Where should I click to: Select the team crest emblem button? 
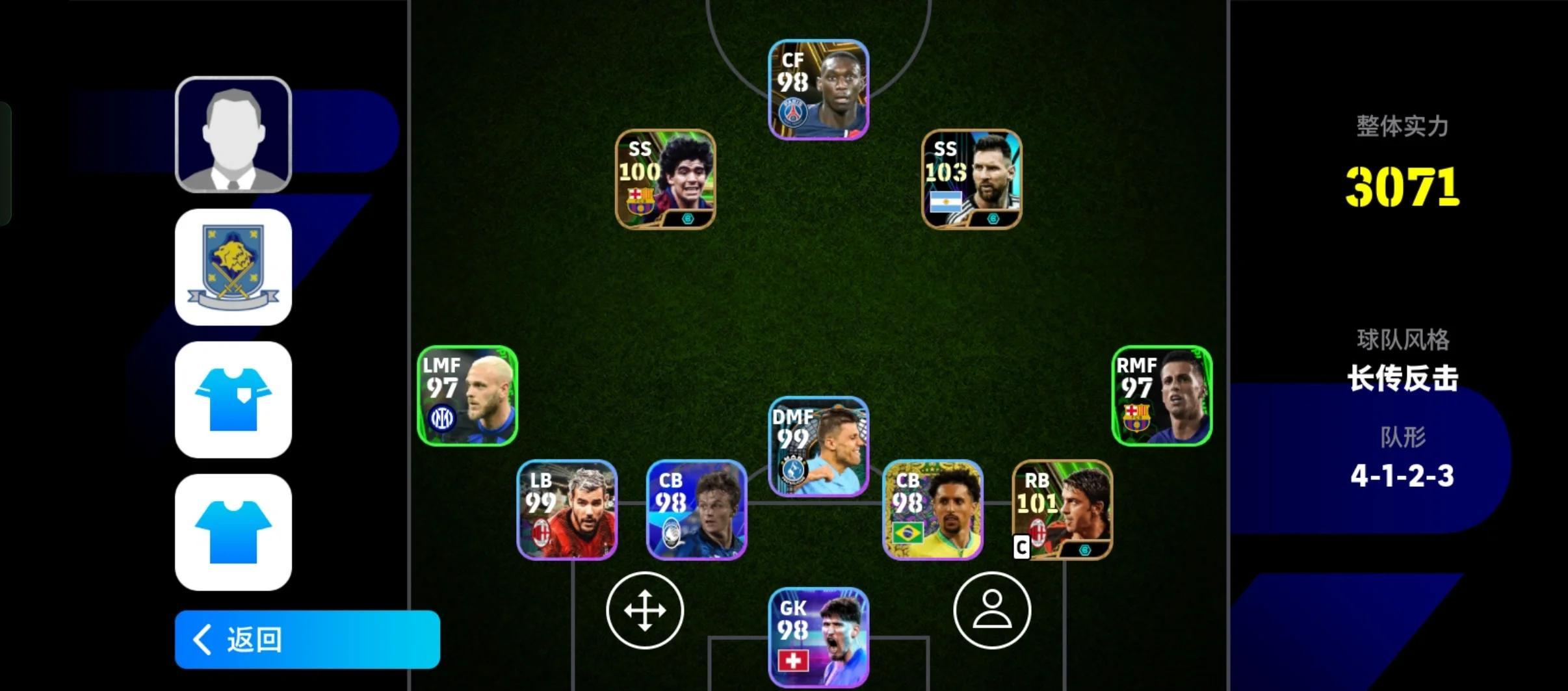click(x=233, y=267)
